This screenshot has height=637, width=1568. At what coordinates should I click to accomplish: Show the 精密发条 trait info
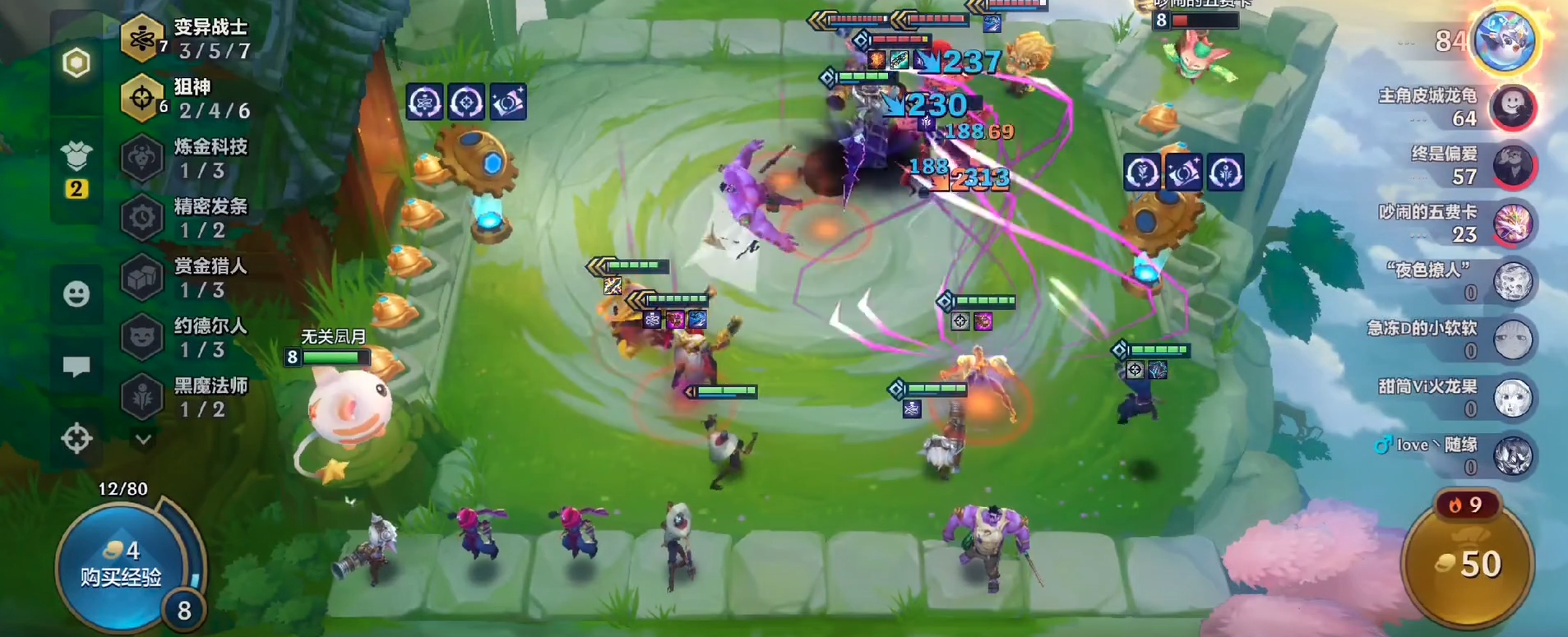coord(188,218)
